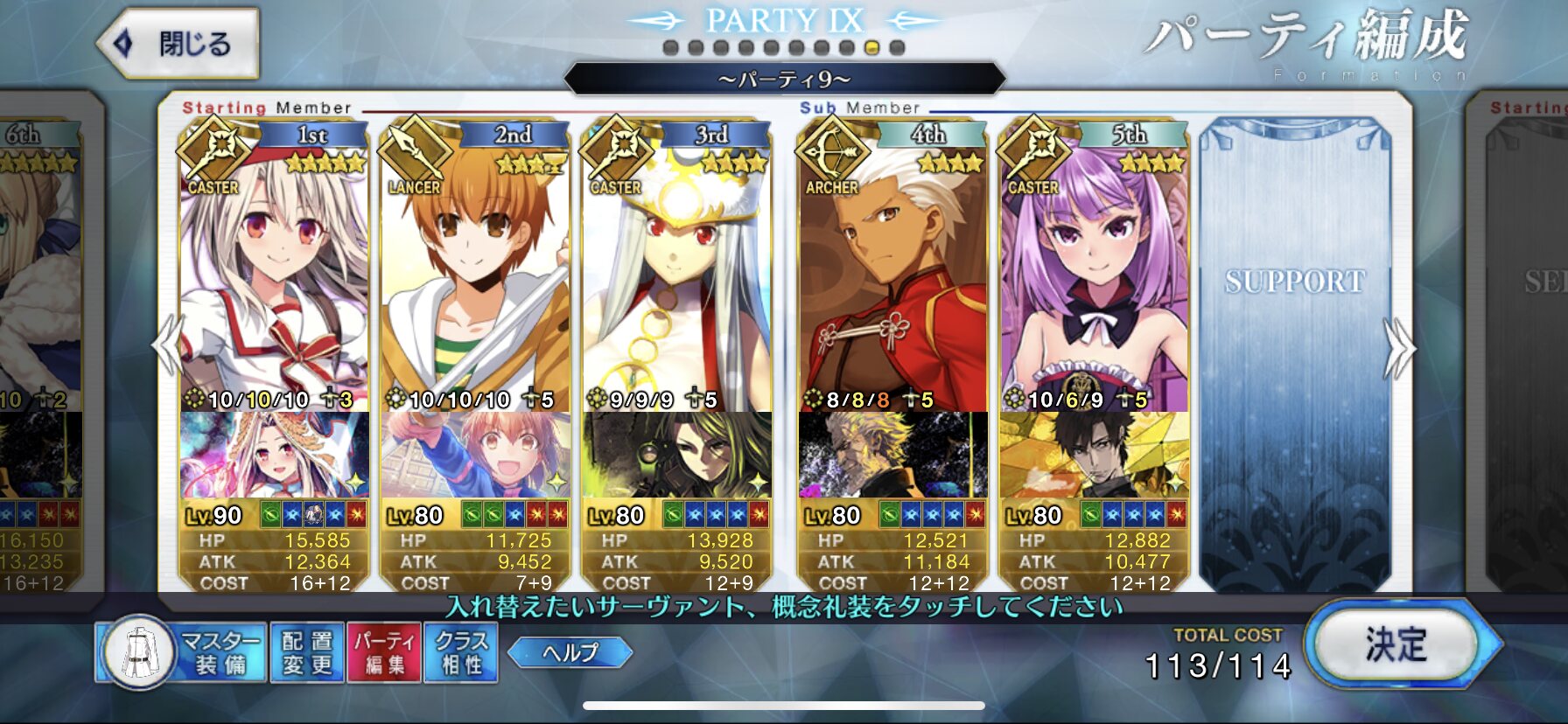Open the ヘルプ help button

(x=570, y=652)
